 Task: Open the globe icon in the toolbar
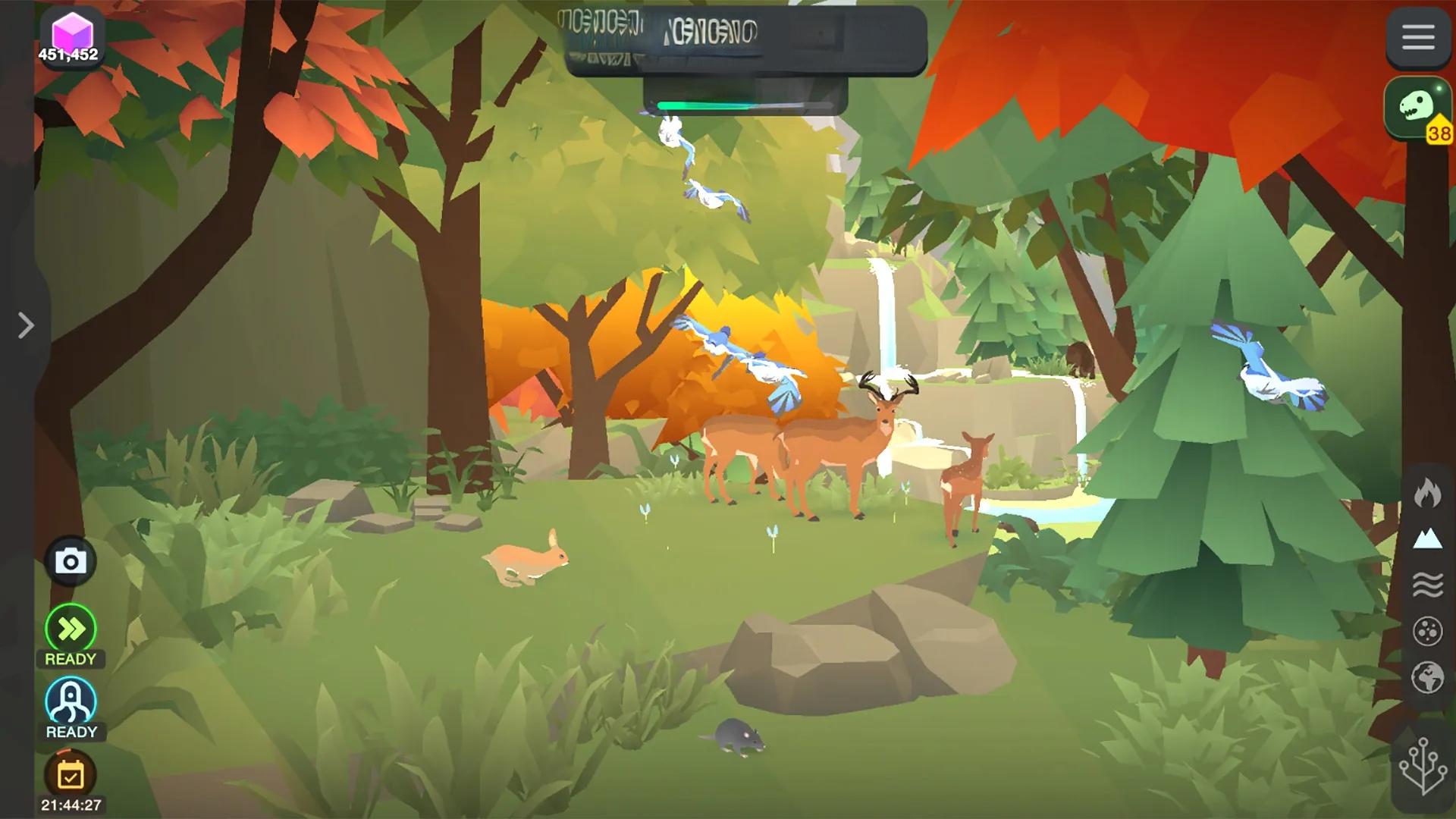(x=1426, y=677)
